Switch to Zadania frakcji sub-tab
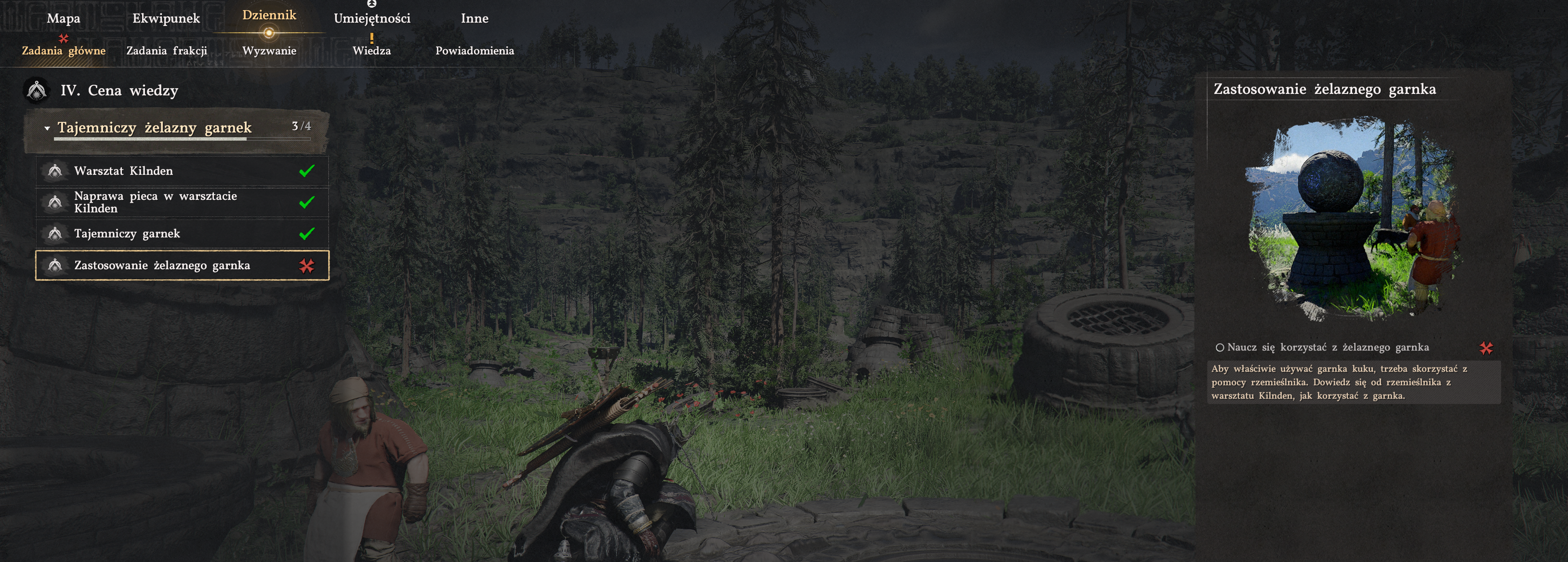This screenshot has height=562, width=1568. [x=167, y=51]
